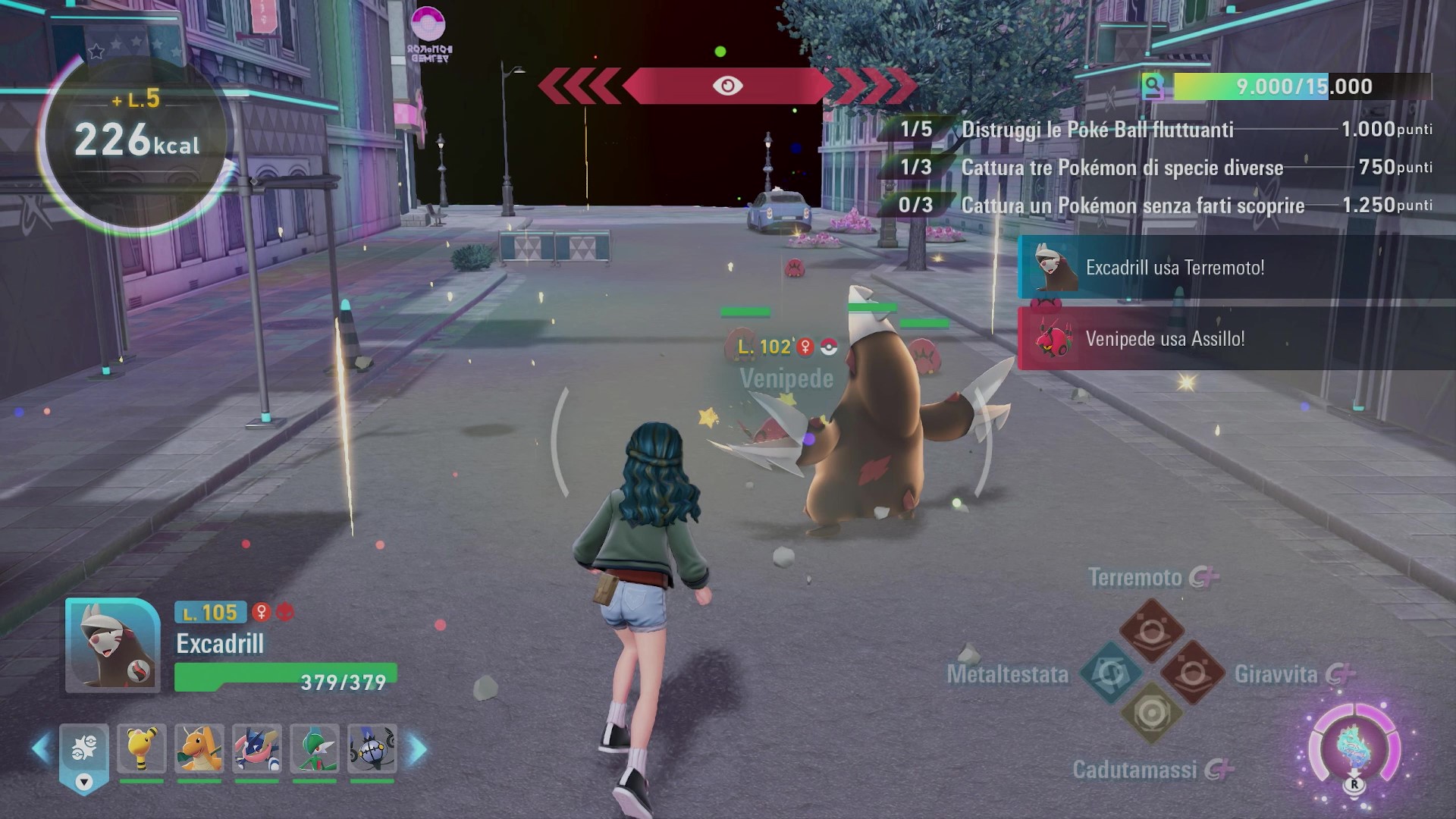Click the Excadrill portrait
The height and width of the screenshot is (819, 1456).
click(112, 645)
